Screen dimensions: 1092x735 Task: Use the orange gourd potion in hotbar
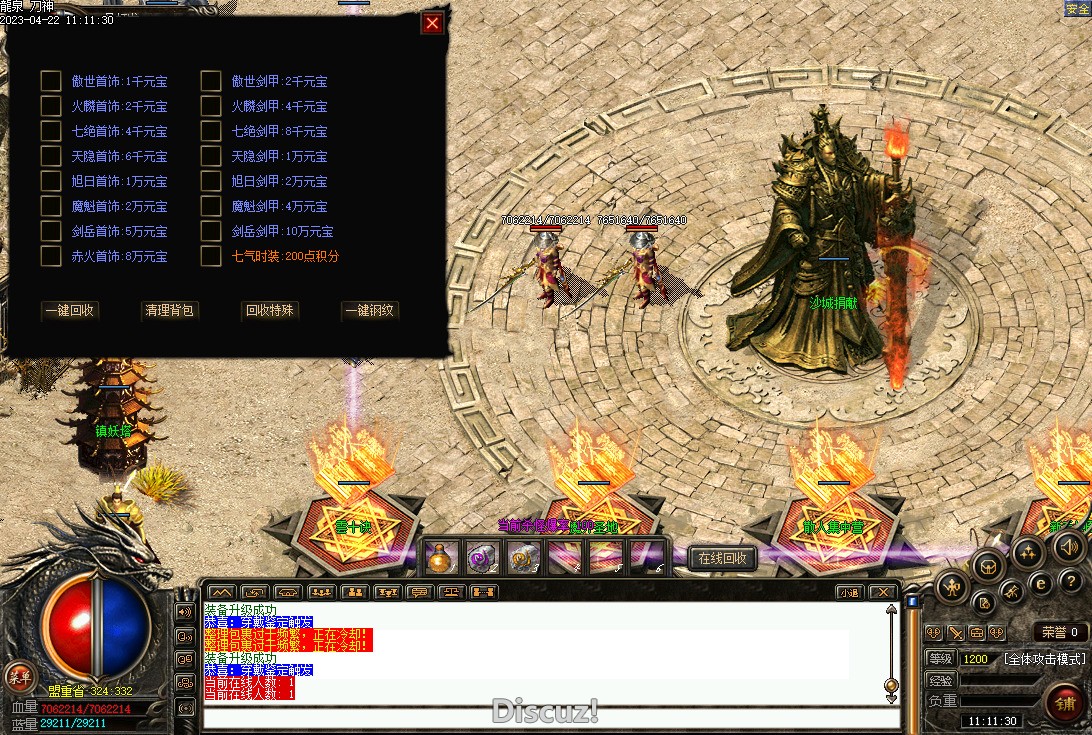pyautogui.click(x=442, y=558)
